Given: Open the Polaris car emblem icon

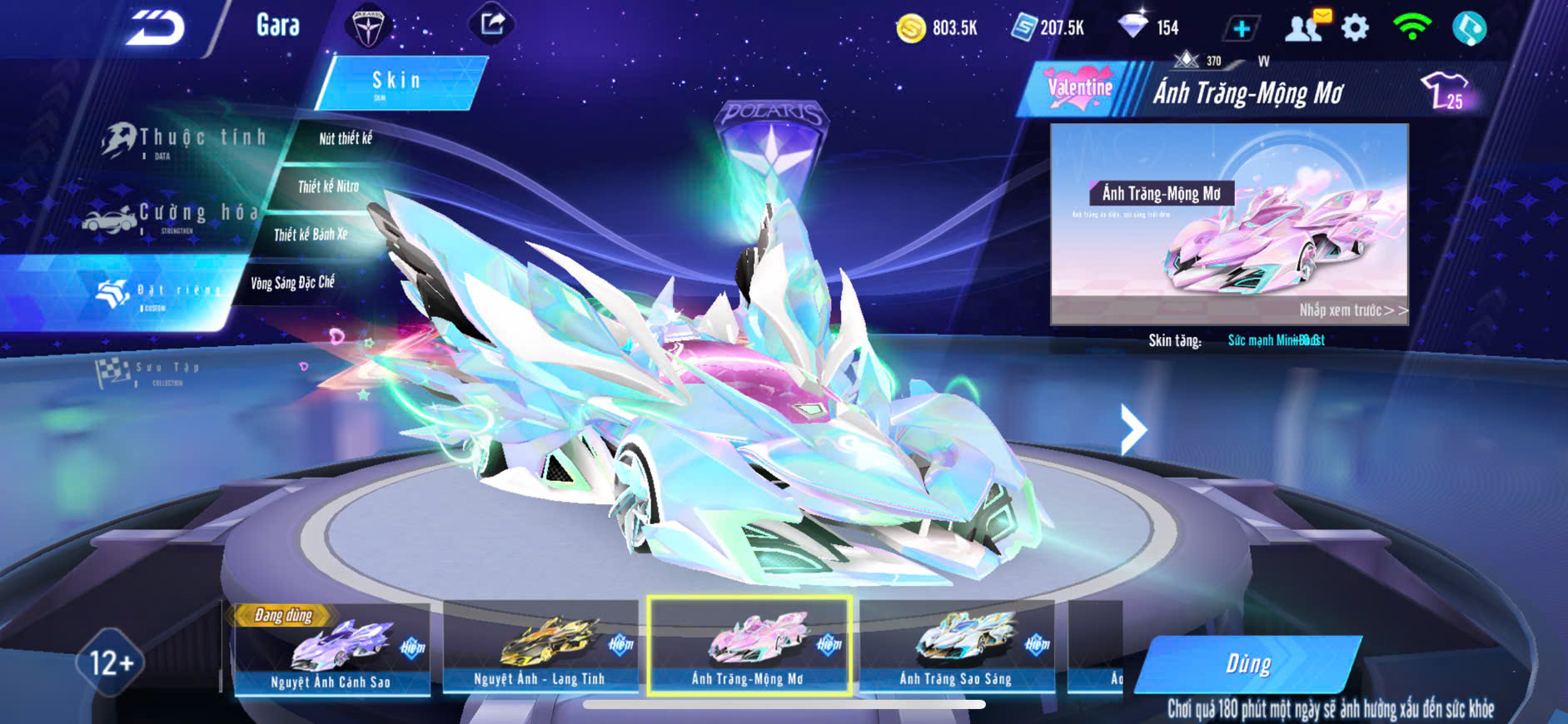Looking at the screenshot, I should (x=367, y=27).
